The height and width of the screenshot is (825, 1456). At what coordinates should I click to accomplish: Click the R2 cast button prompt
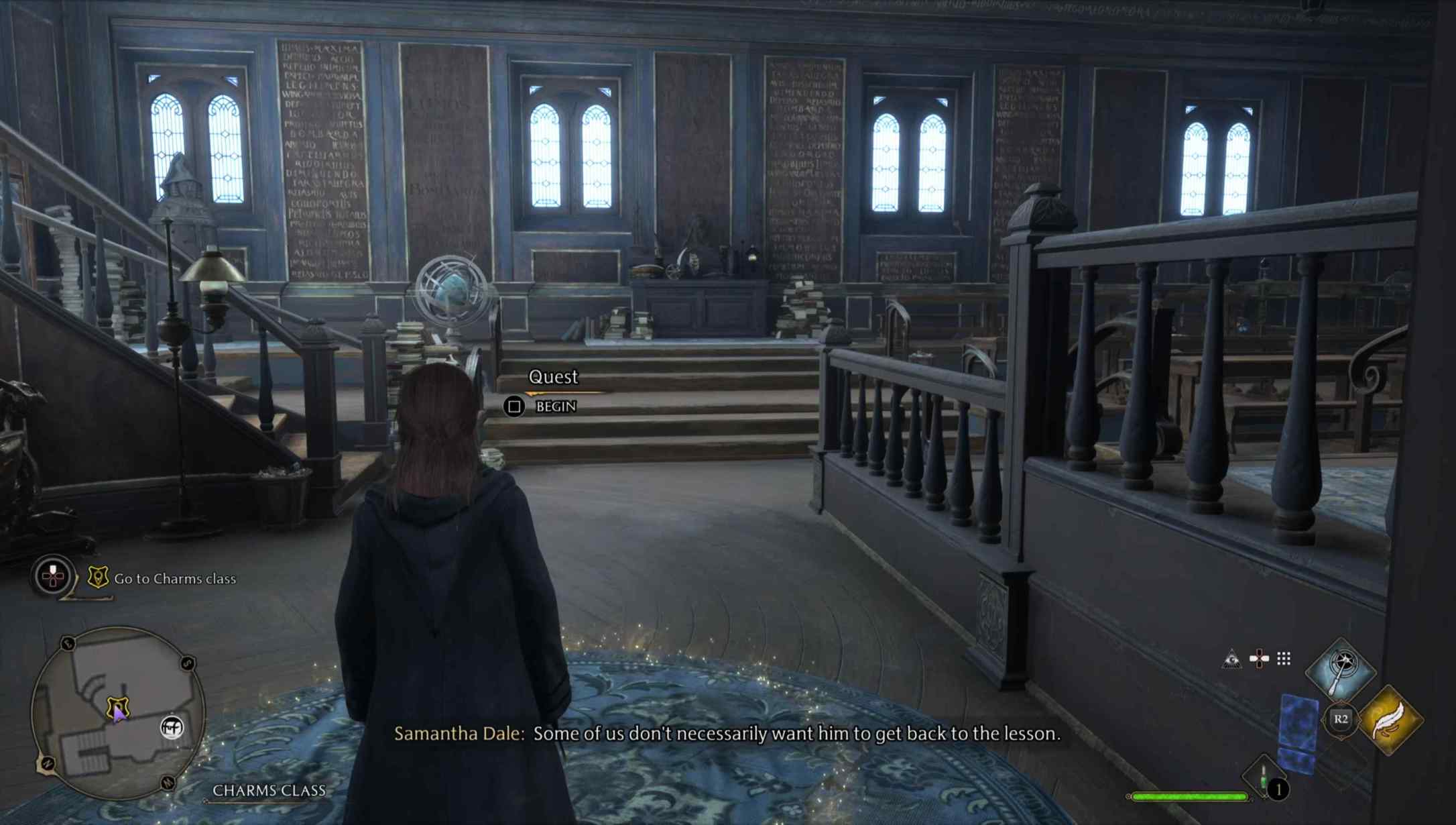click(1340, 720)
